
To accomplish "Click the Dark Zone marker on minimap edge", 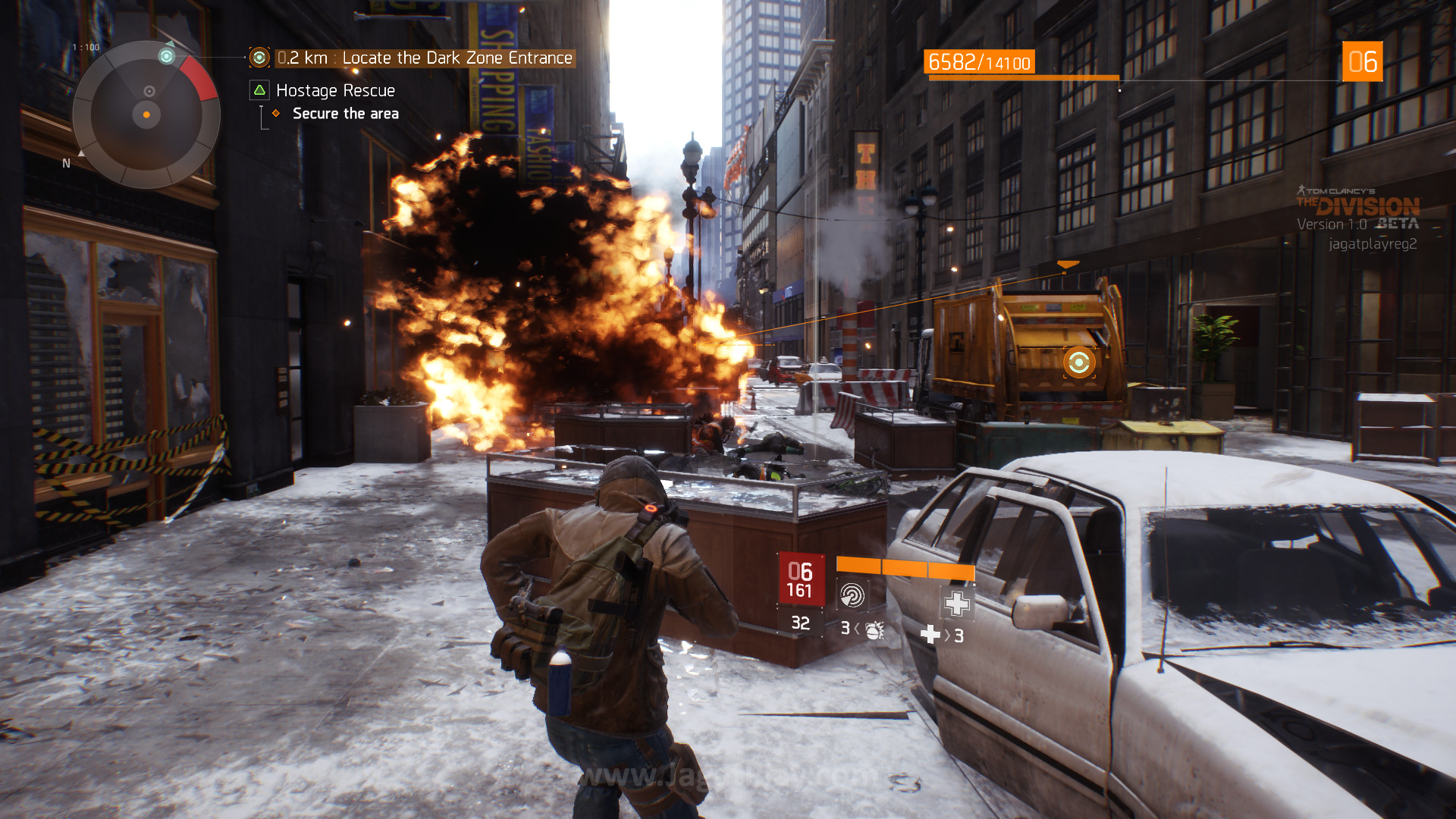I will tap(166, 56).
